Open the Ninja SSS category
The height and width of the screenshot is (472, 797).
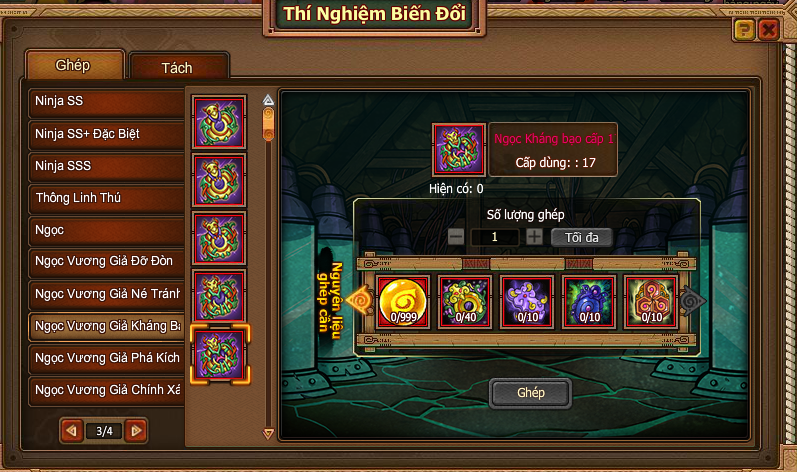(x=106, y=166)
